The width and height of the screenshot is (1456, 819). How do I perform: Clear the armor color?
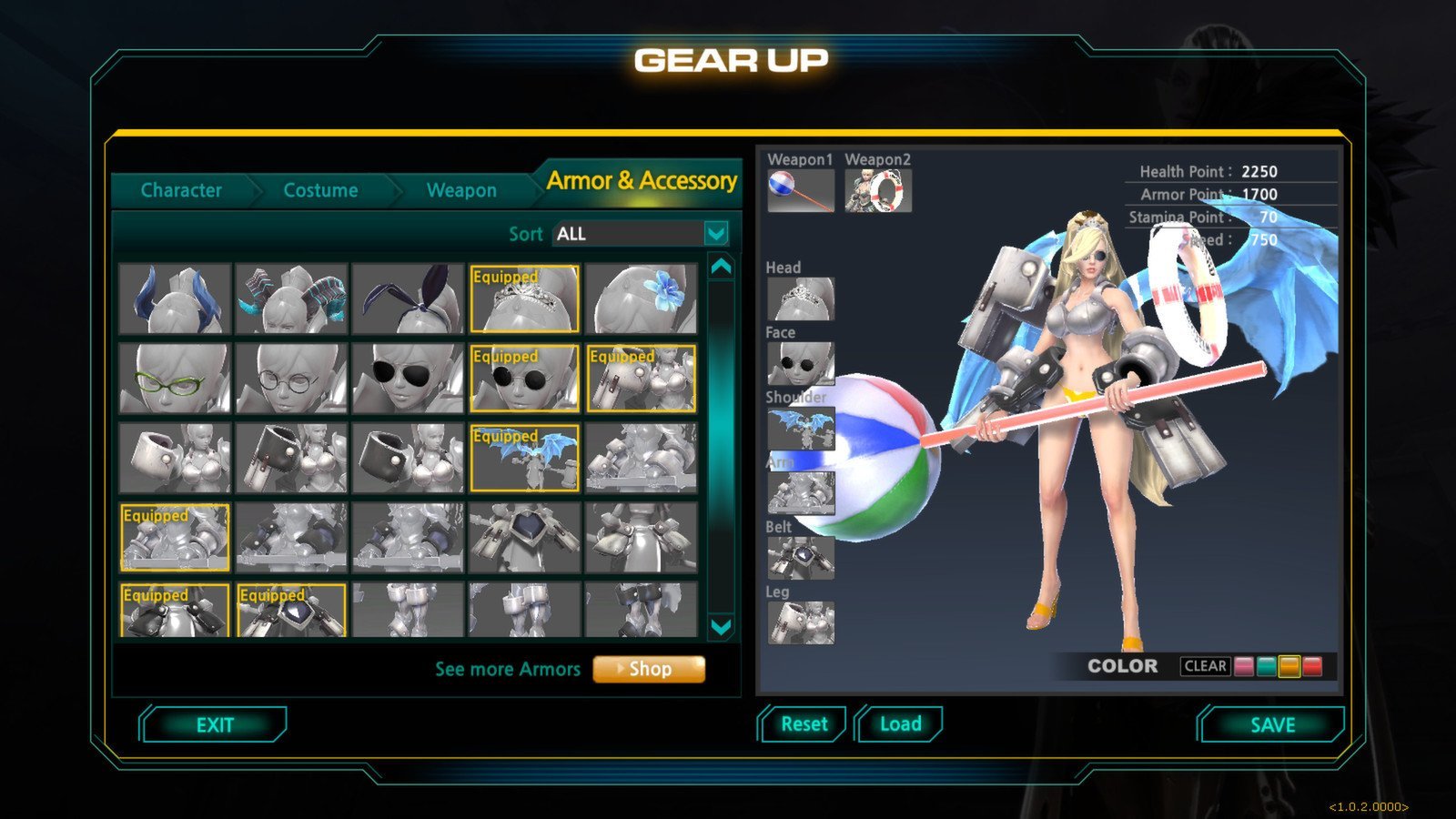tap(1205, 666)
